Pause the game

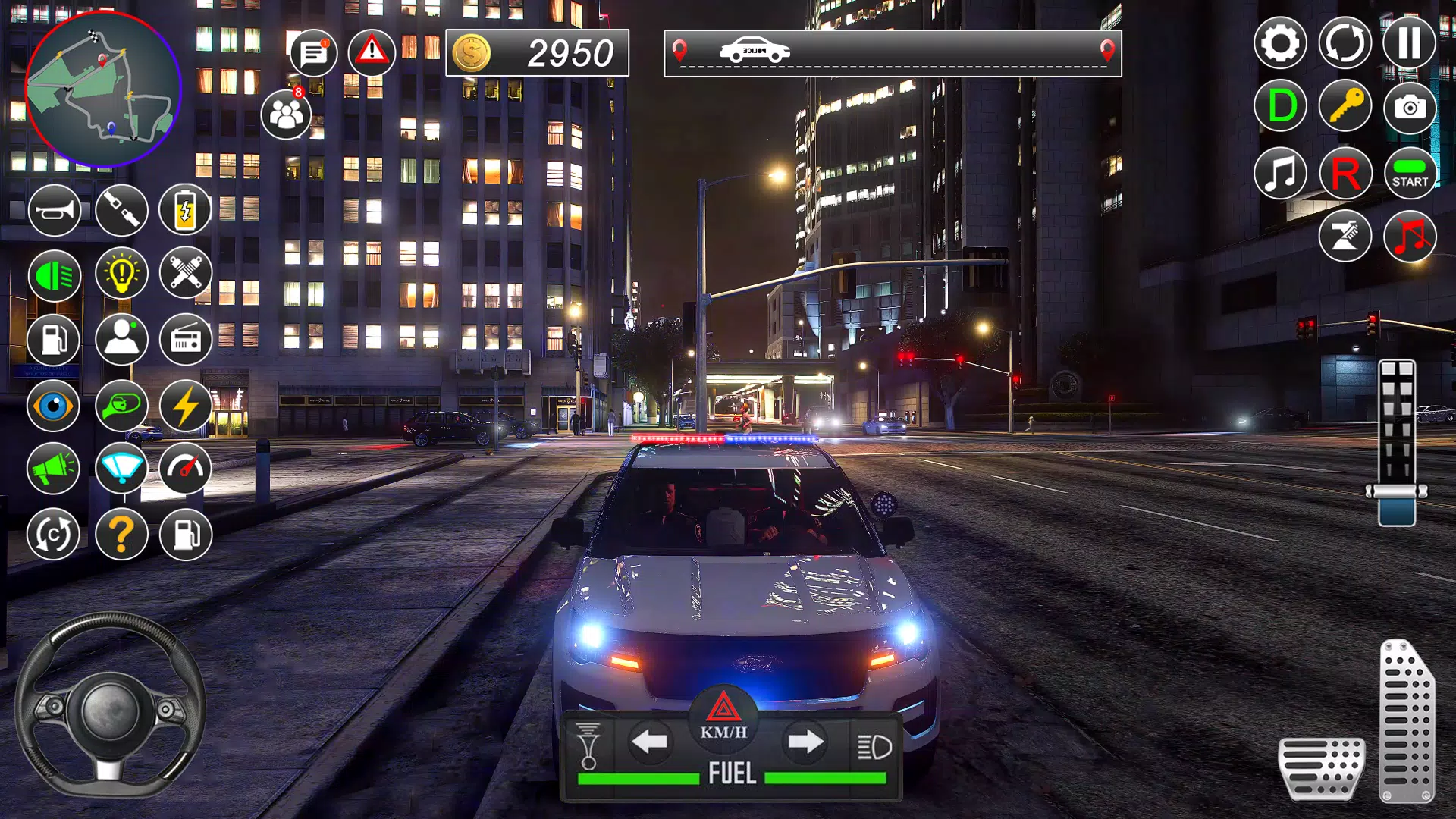pos(1409,43)
